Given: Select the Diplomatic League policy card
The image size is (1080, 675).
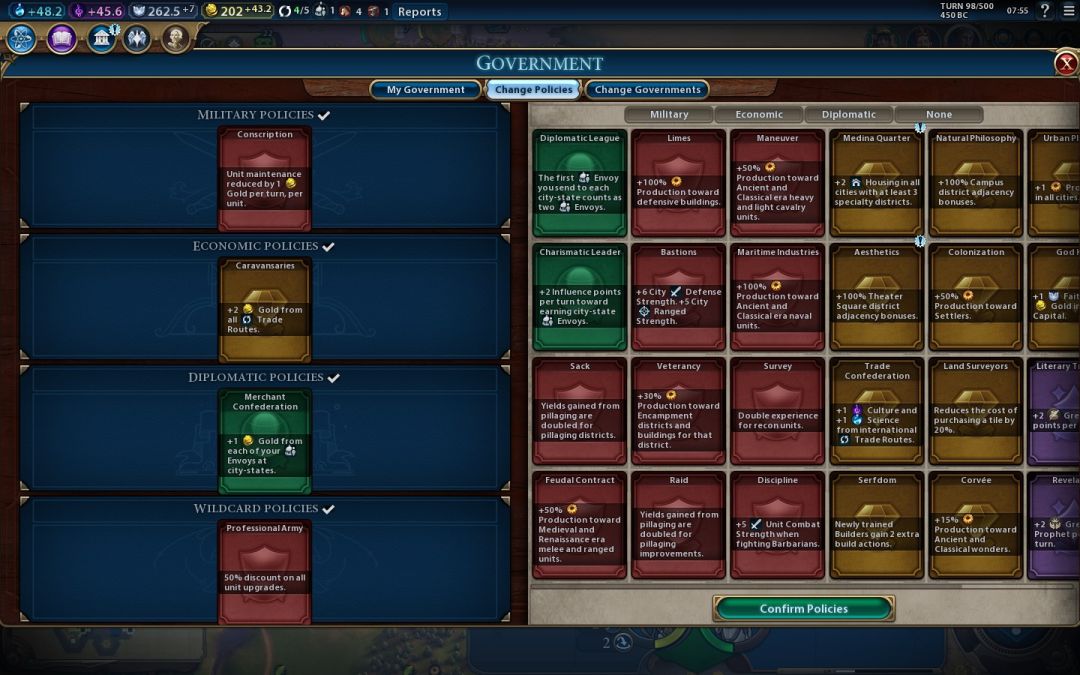Looking at the screenshot, I should (x=580, y=183).
